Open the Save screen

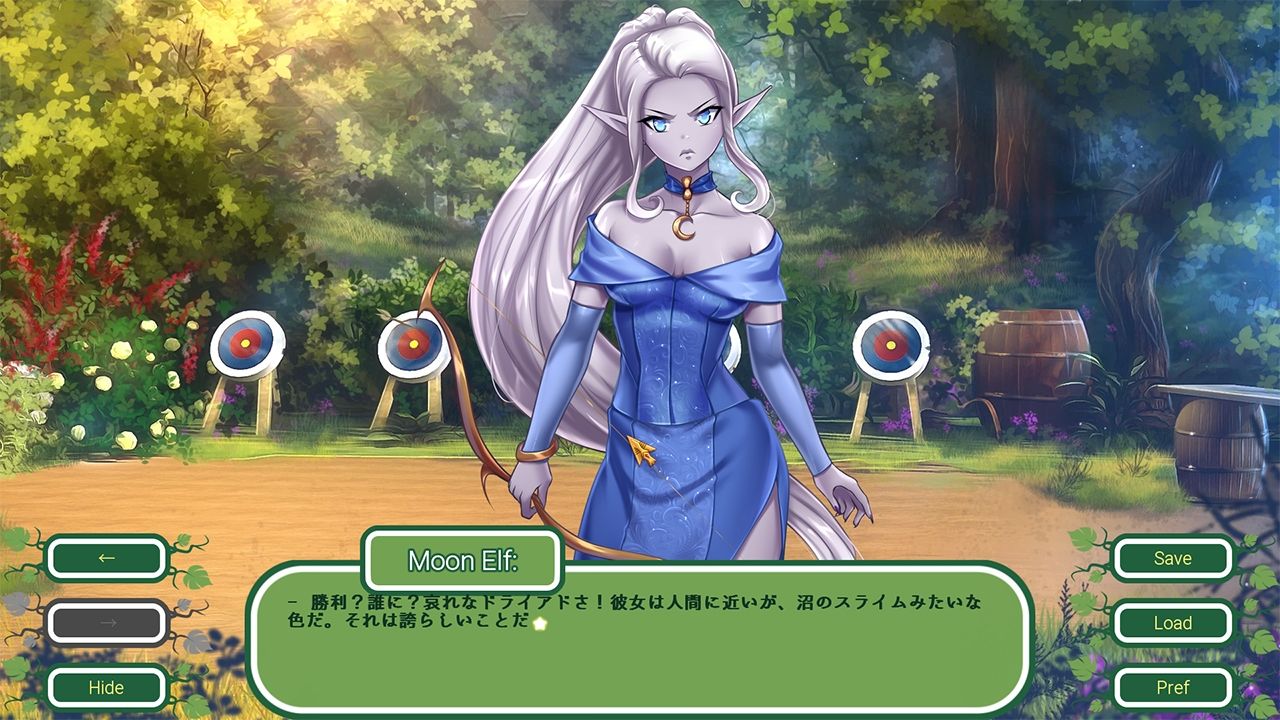[x=1172, y=558]
